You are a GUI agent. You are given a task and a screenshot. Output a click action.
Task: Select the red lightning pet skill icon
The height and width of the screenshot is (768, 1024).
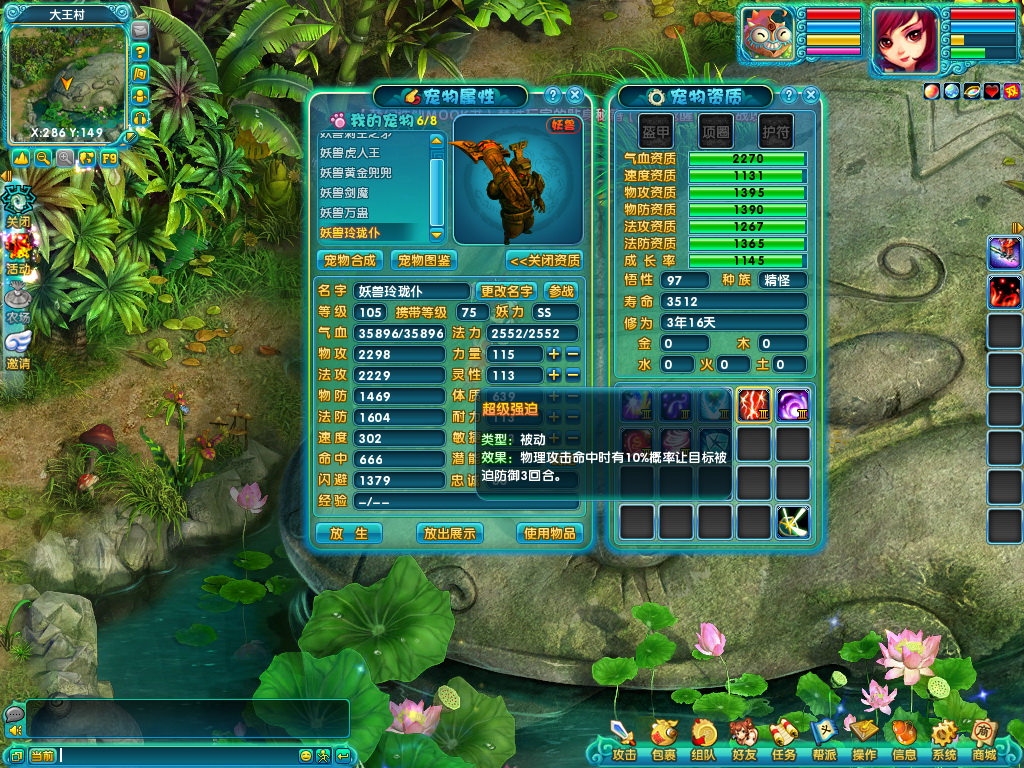[x=753, y=405]
